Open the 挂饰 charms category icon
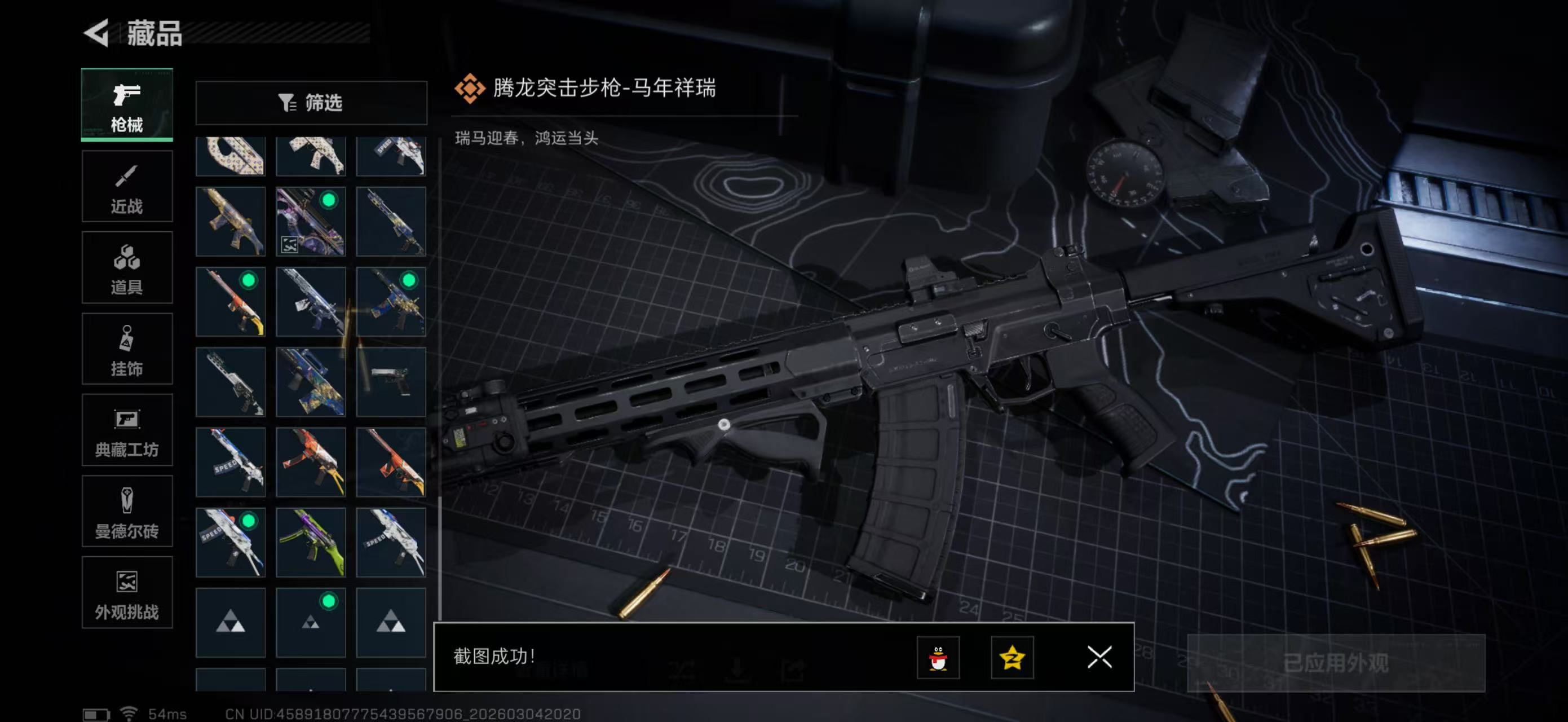Image resolution: width=1568 pixels, height=722 pixels. click(127, 340)
